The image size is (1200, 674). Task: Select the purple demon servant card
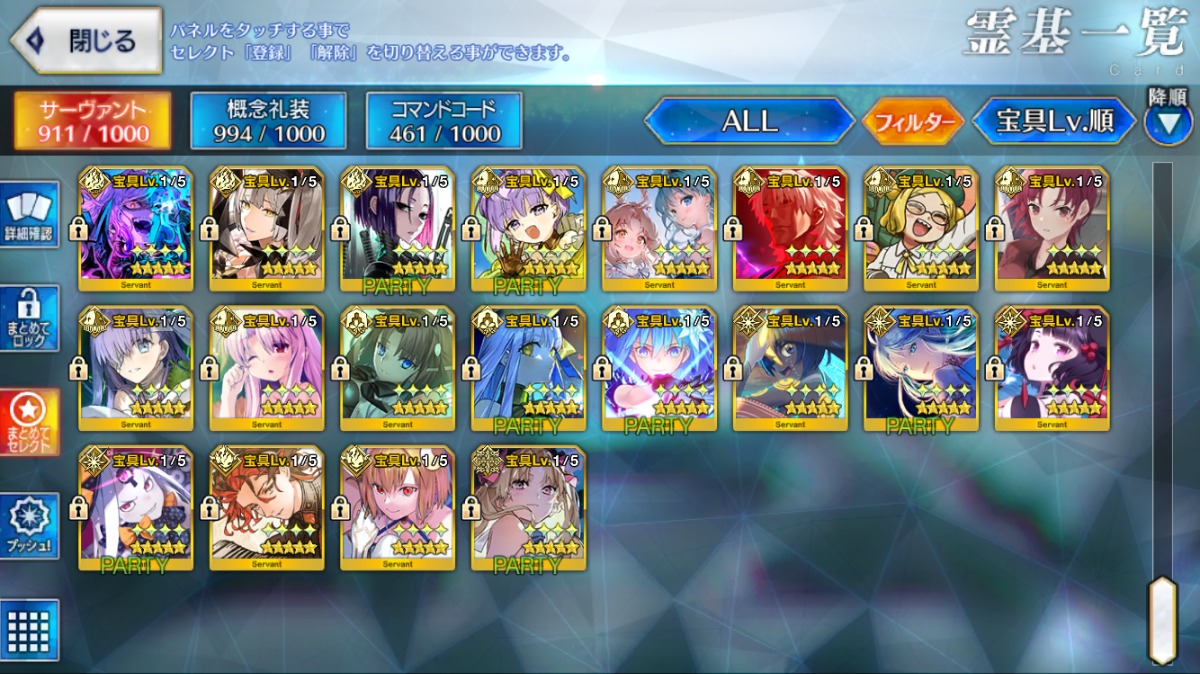point(136,228)
